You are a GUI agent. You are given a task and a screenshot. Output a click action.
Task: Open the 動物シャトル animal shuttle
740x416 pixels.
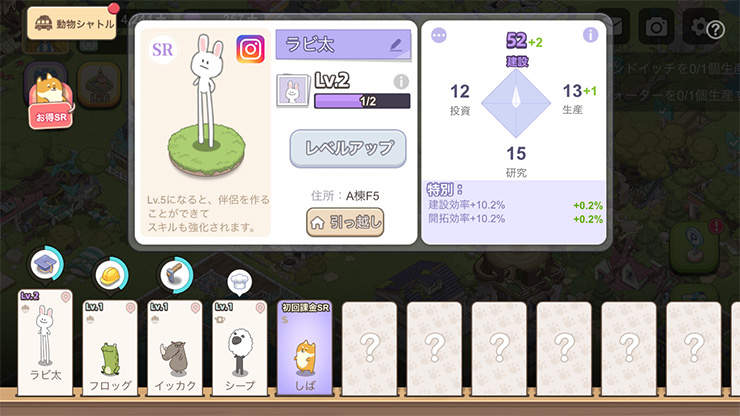pos(72,22)
